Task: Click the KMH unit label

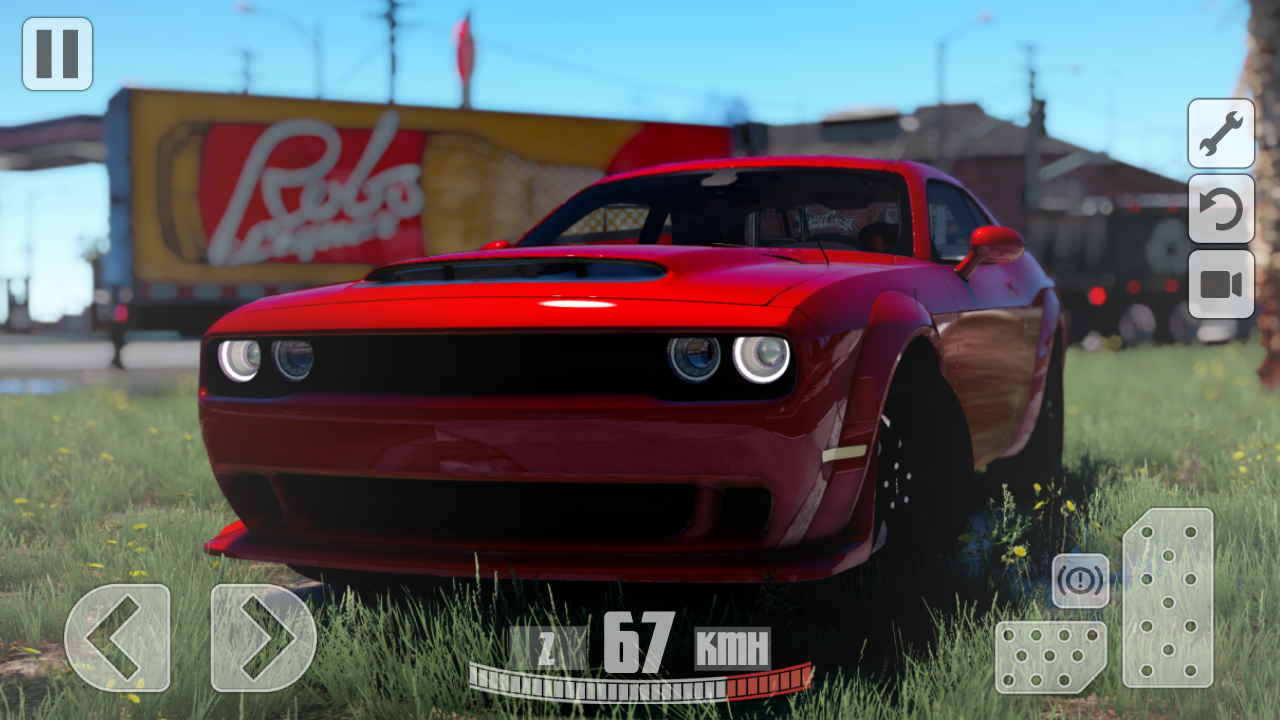Action: pyautogui.click(x=734, y=647)
